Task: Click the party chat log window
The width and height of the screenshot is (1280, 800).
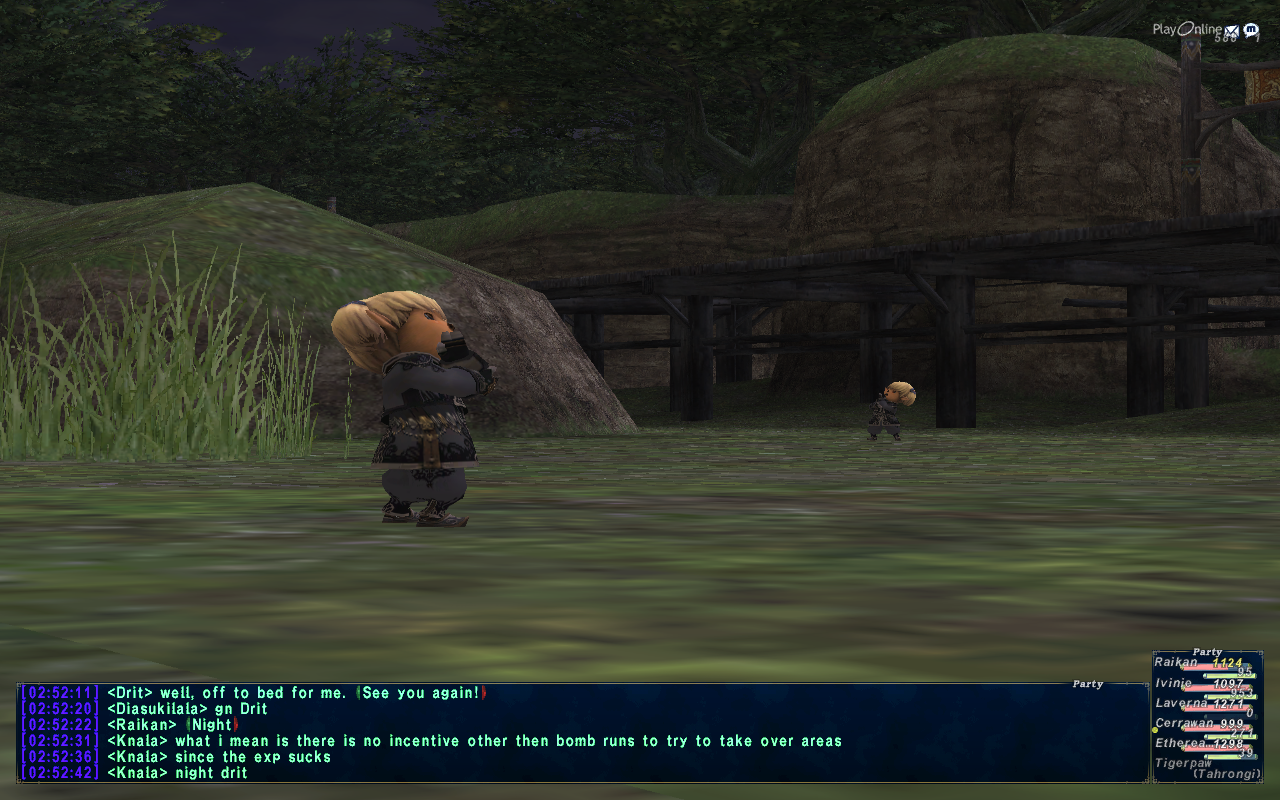Action: coord(582,732)
